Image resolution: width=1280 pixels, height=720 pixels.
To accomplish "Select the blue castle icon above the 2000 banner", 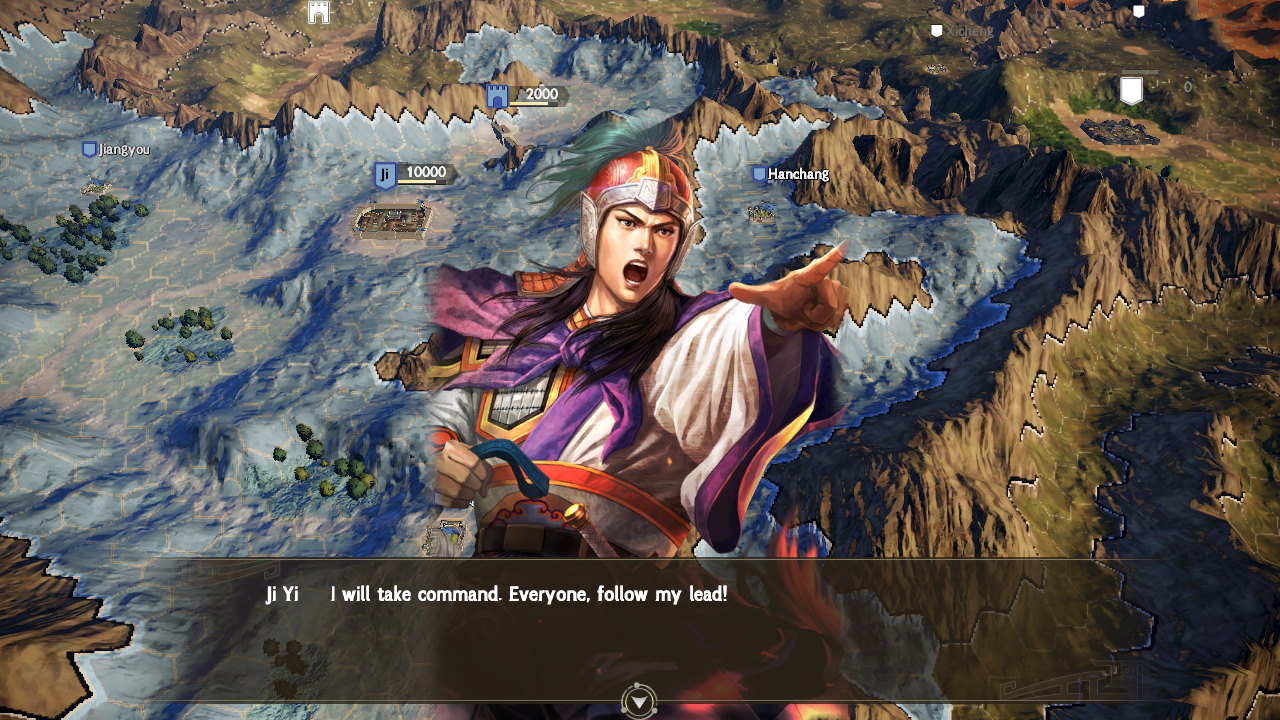I will coord(497,96).
